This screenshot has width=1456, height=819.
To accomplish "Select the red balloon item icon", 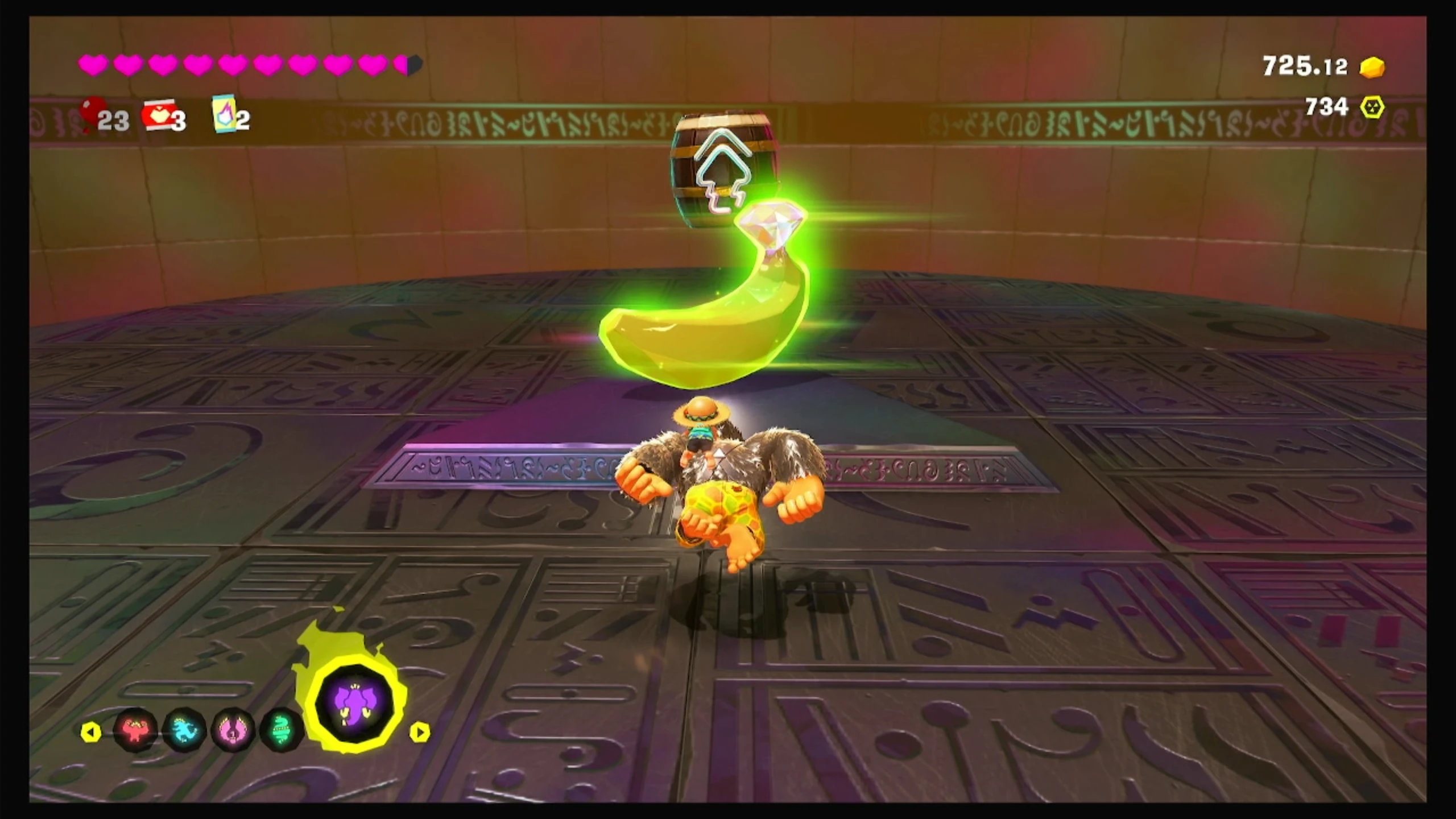I will [93, 114].
